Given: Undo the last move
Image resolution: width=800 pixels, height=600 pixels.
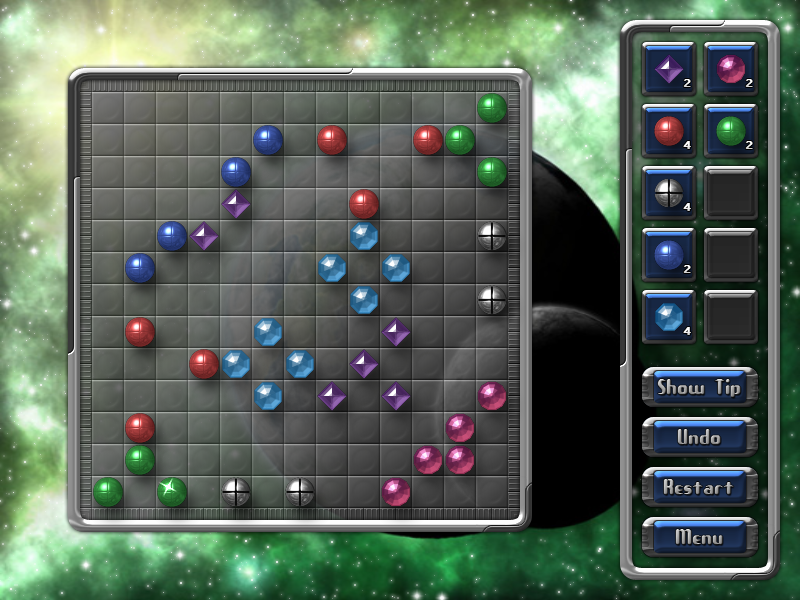Looking at the screenshot, I should click(x=699, y=437).
